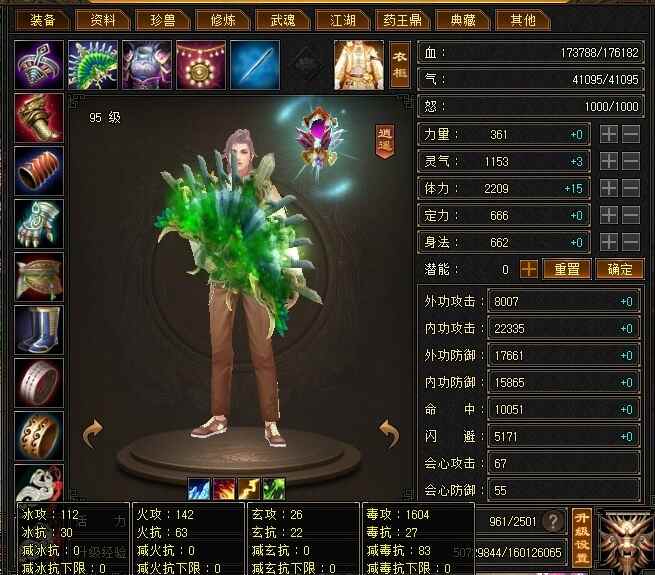
Task: Switch to the 装备 tab
Action: [x=43, y=19]
